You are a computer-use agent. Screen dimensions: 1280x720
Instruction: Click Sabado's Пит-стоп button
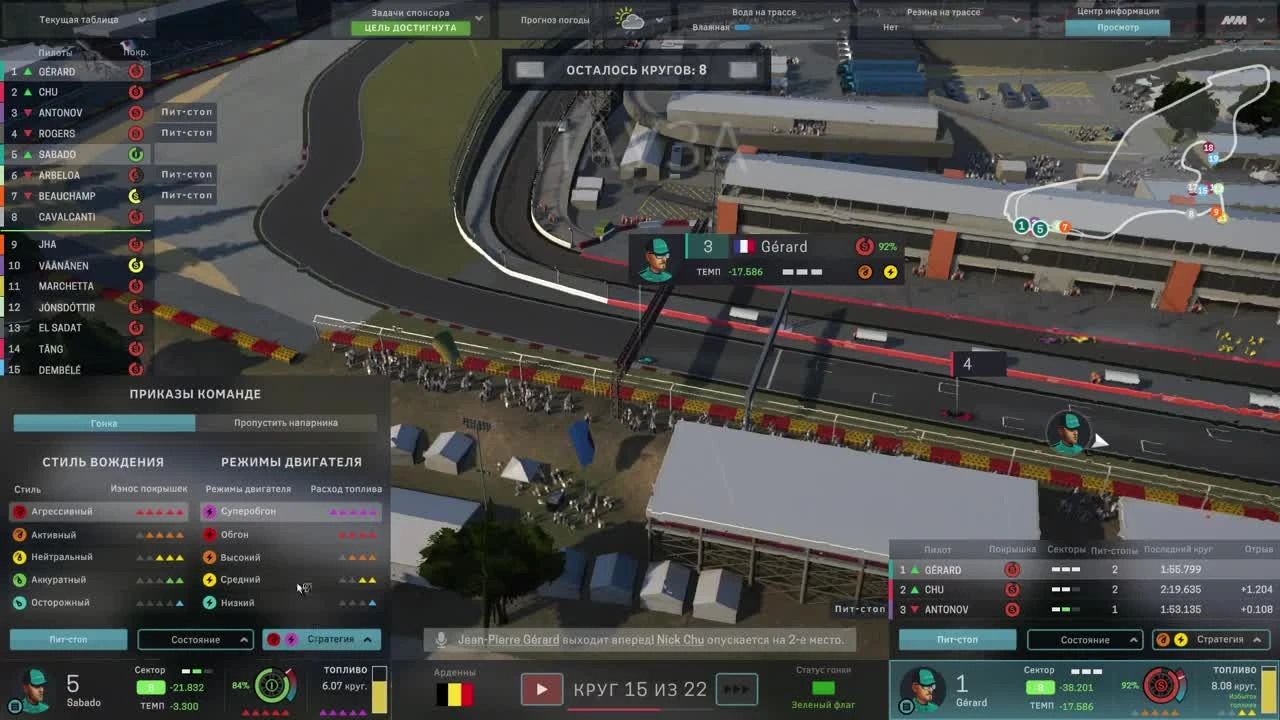68,639
